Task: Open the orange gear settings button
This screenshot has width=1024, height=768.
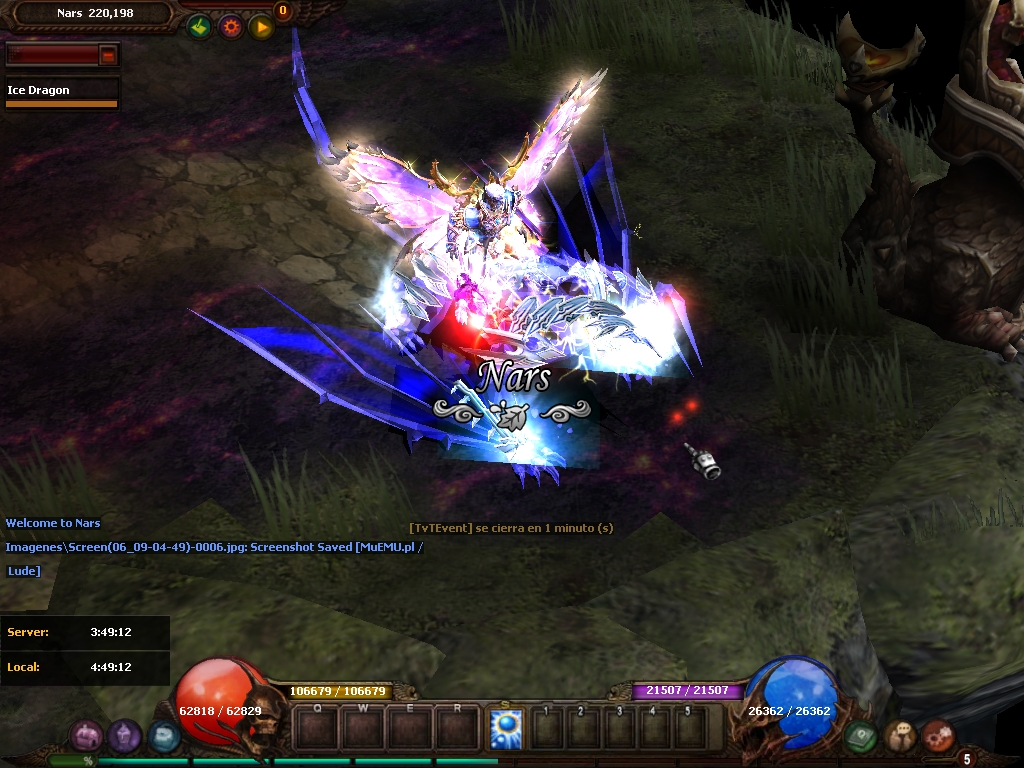Action: coord(231,27)
